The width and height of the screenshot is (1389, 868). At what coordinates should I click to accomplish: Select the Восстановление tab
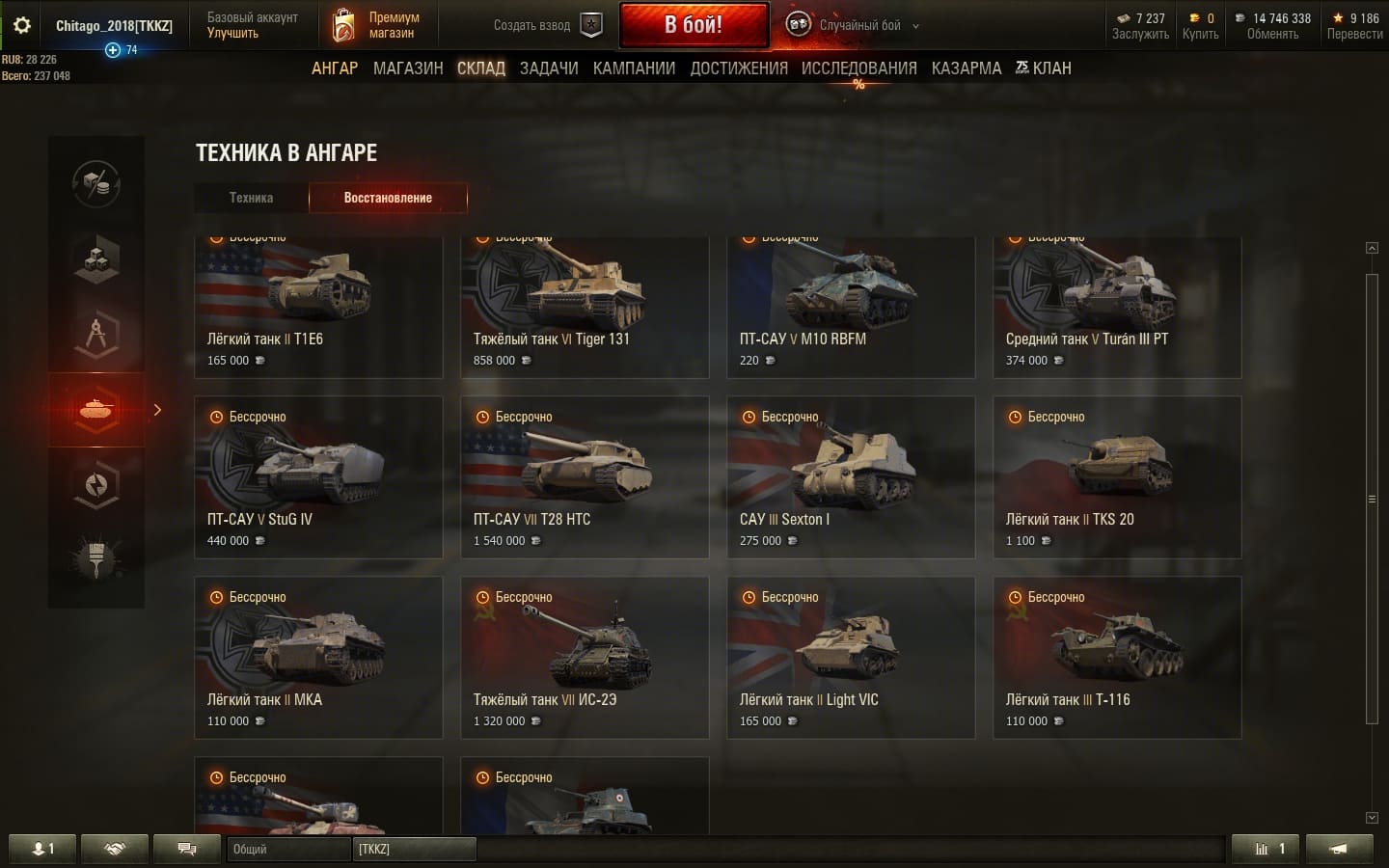click(x=388, y=198)
